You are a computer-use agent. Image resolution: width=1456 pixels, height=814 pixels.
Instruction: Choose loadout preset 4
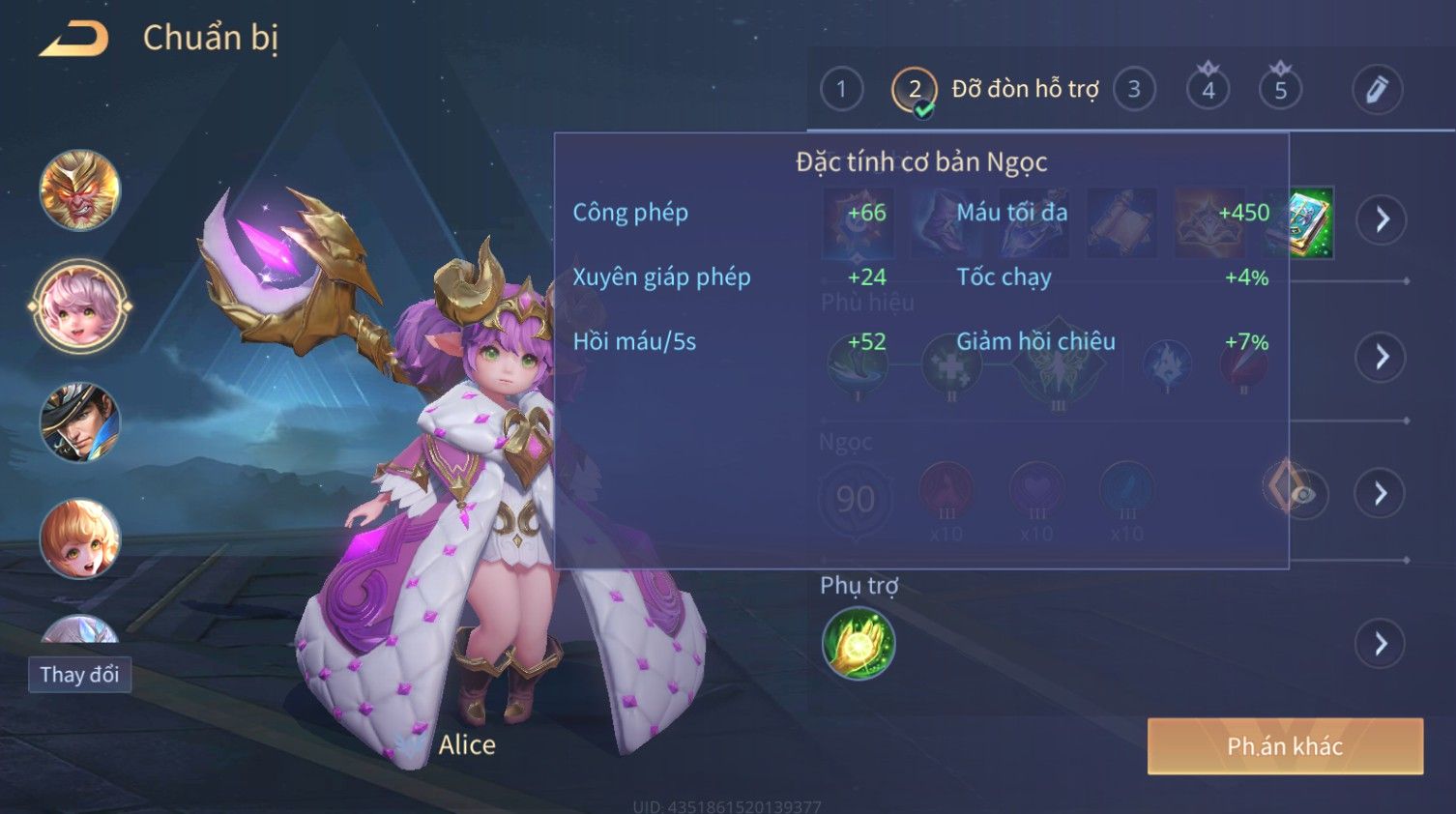[x=1208, y=90]
